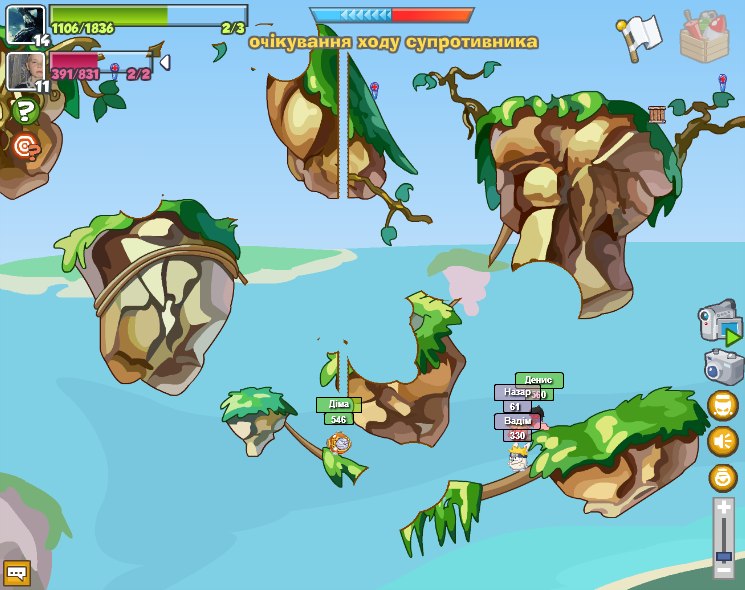Screen dimensions: 745x590
Task: Select the pink team's player avatar
Action: [x=24, y=70]
